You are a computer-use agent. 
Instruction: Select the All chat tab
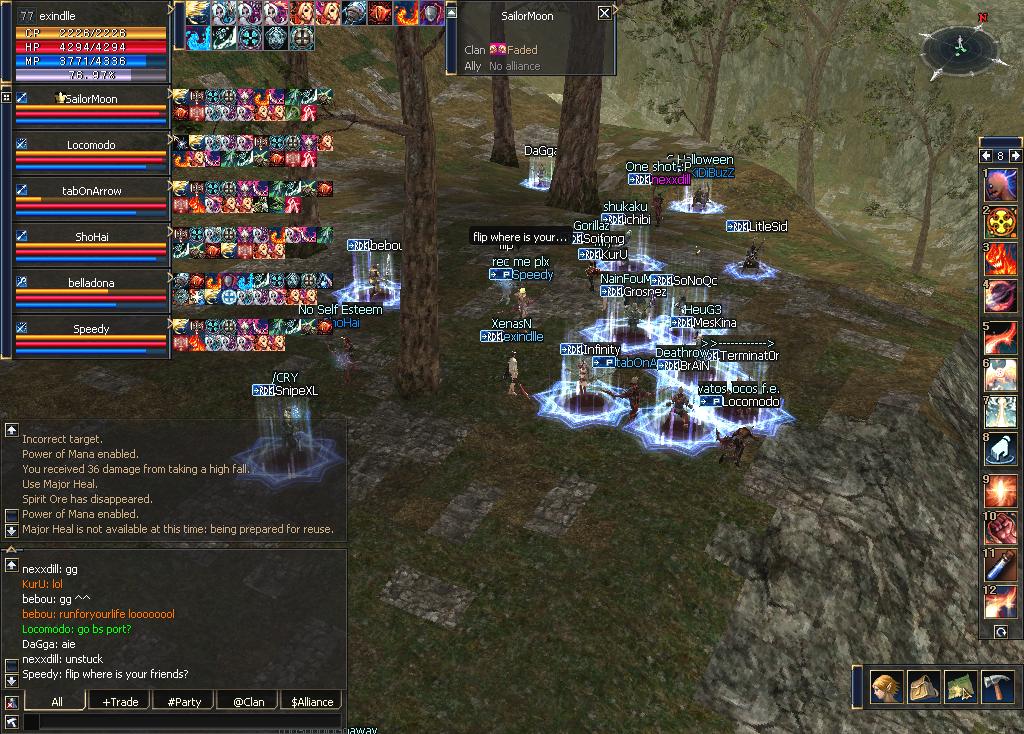pos(57,702)
